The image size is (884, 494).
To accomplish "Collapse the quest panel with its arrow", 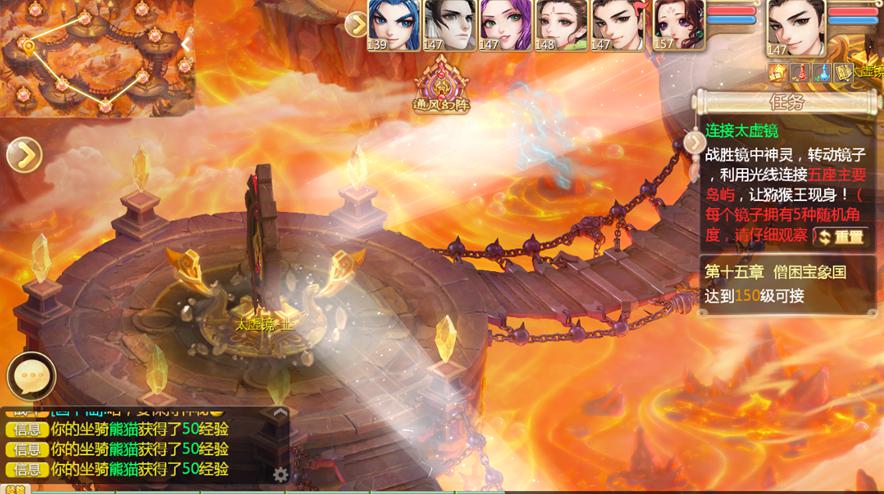I will tap(695, 142).
